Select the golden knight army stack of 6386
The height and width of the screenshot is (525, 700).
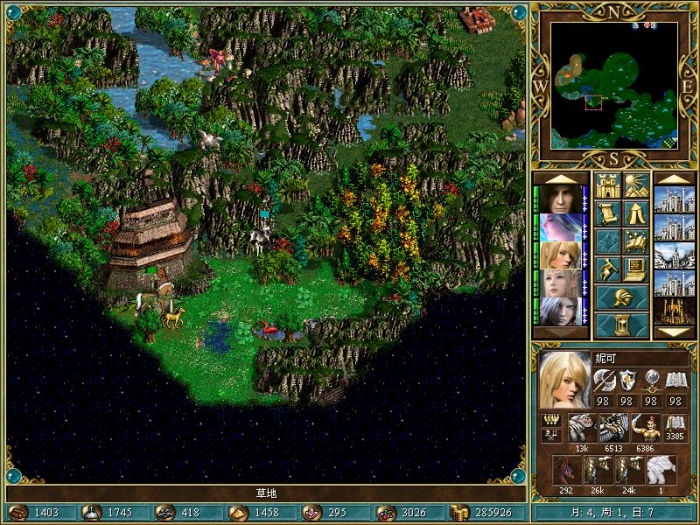click(x=645, y=428)
